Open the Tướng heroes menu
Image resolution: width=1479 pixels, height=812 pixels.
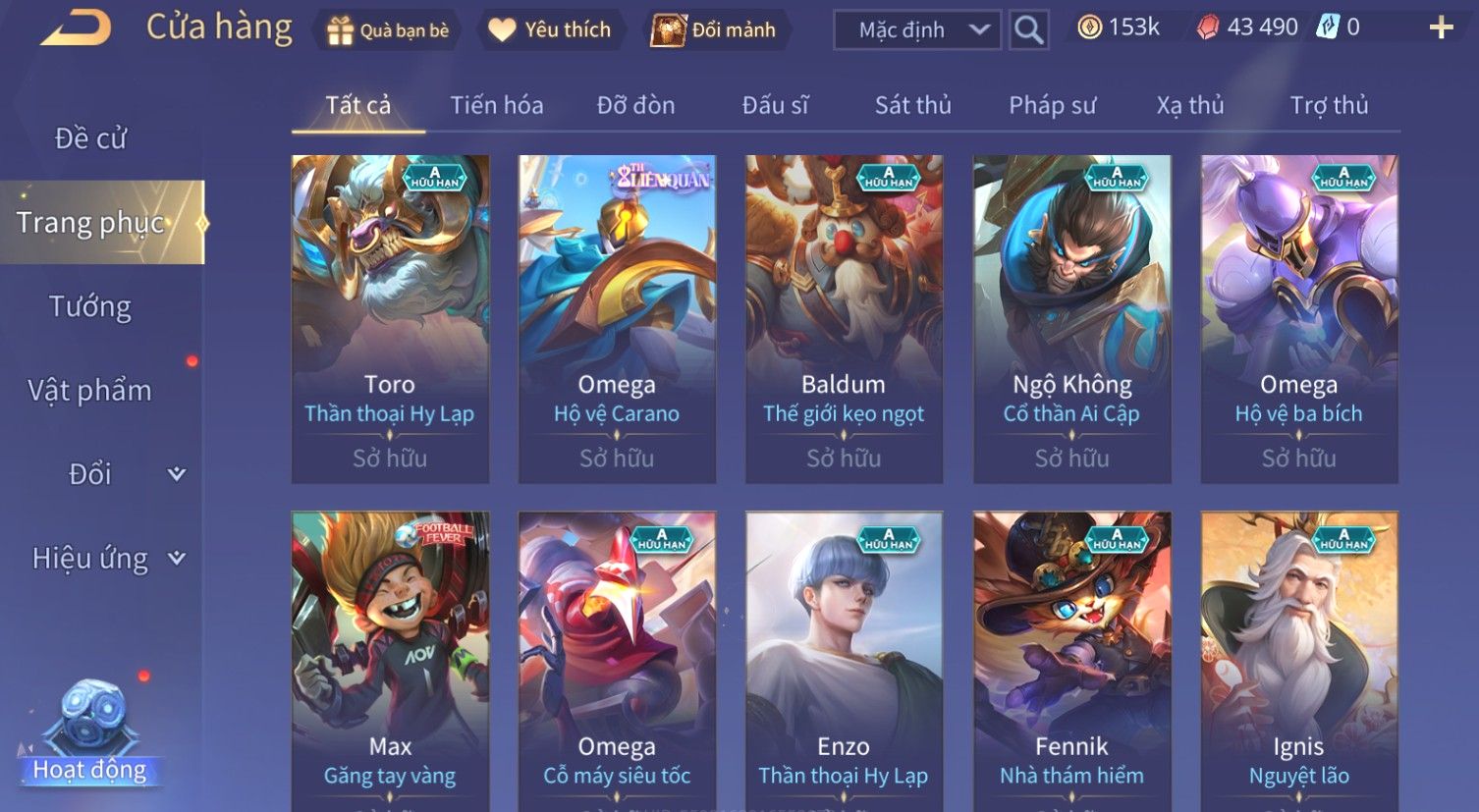pos(90,307)
